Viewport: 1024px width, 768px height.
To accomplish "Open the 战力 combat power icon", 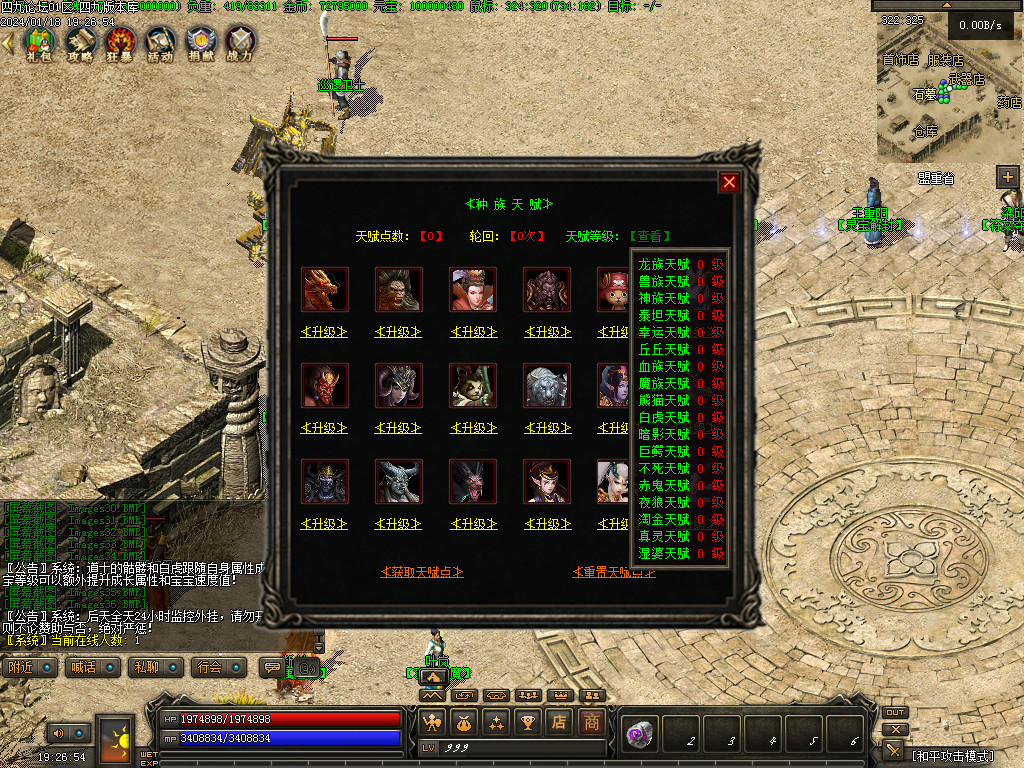I will pos(240,43).
